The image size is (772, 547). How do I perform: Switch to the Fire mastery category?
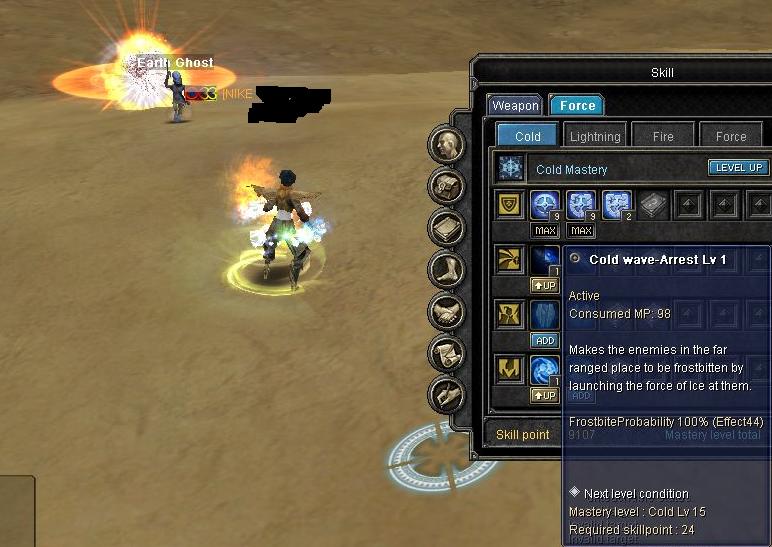pyautogui.click(x=663, y=136)
